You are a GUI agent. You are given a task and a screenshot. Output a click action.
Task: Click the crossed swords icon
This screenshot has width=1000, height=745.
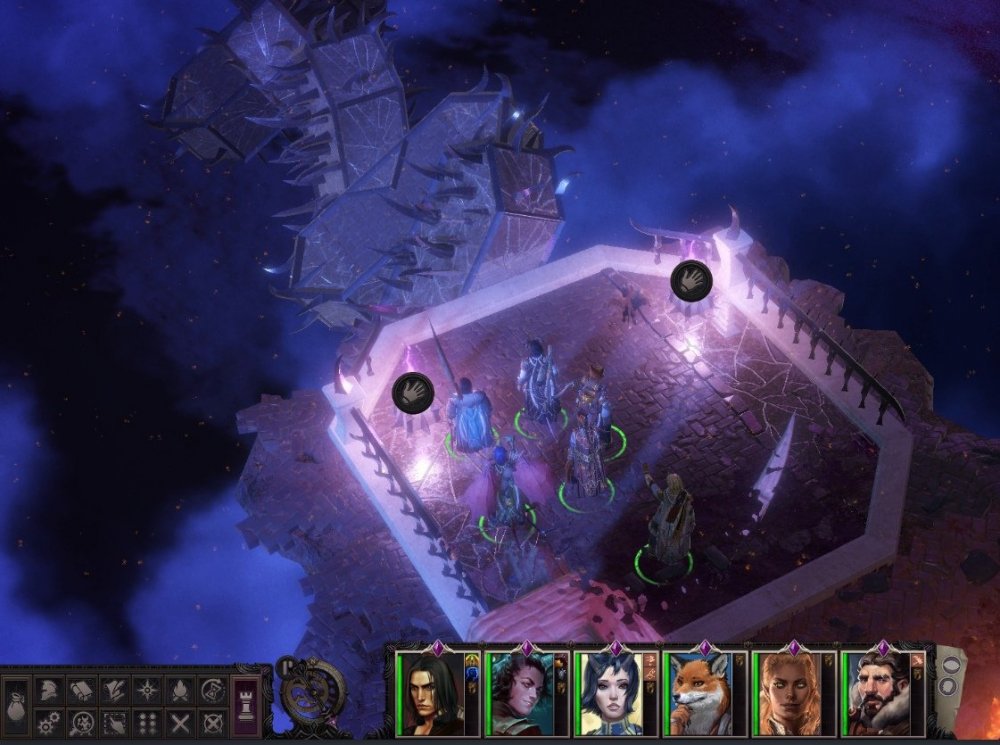180,722
